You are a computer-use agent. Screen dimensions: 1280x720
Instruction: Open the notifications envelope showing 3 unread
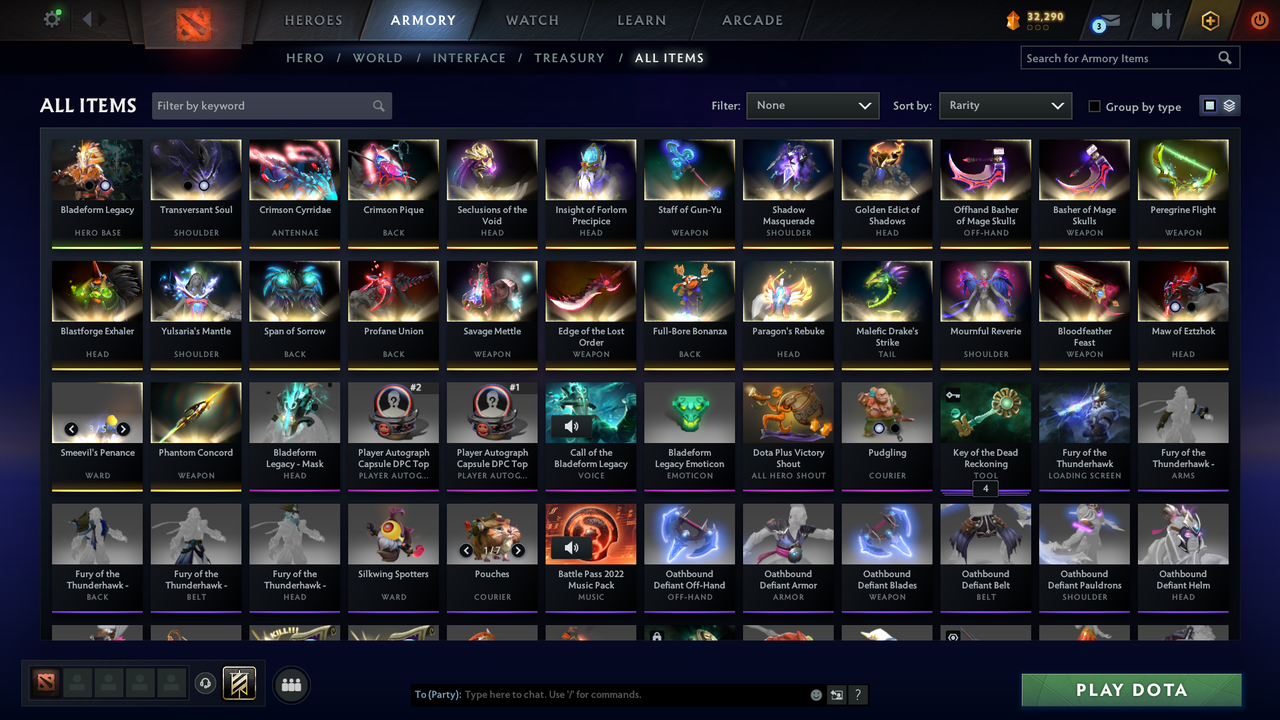(1111, 19)
